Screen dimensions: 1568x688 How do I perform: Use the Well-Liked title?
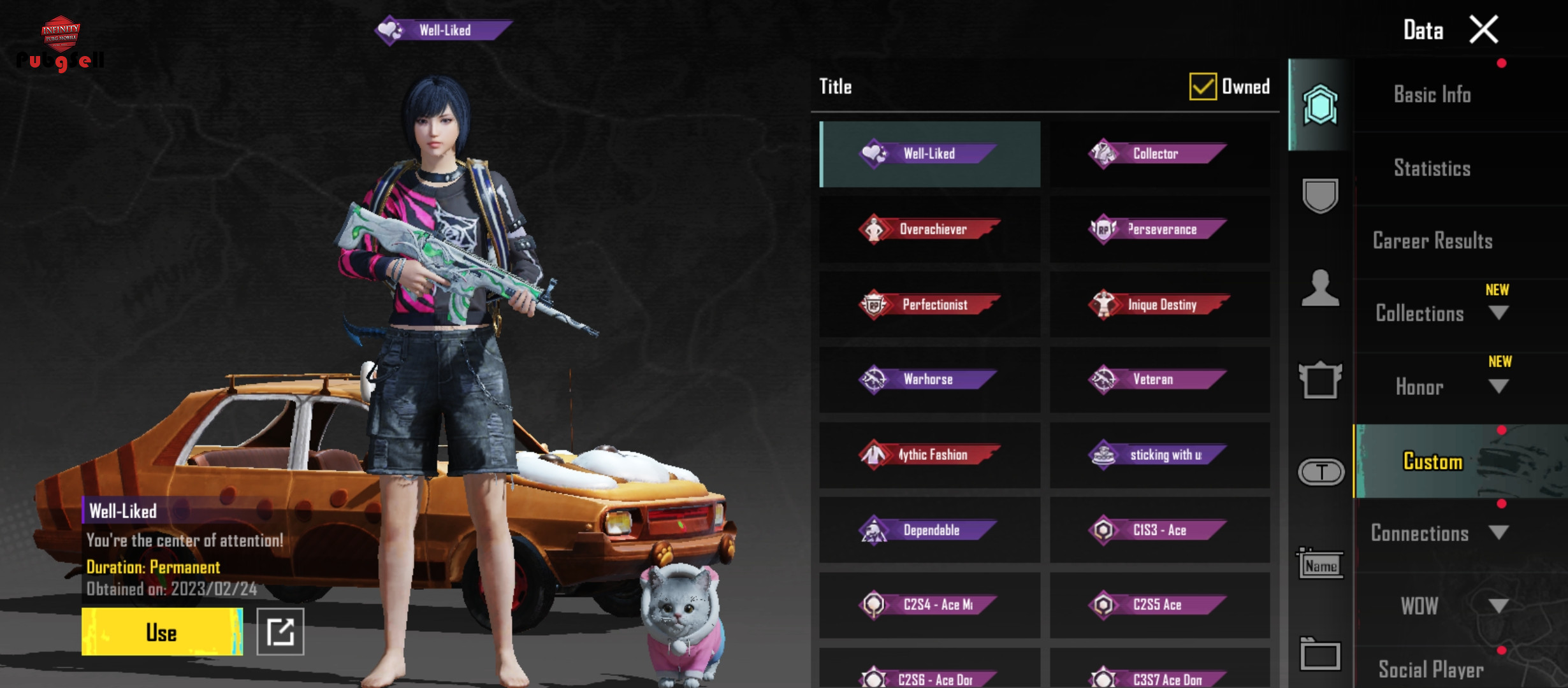click(162, 632)
